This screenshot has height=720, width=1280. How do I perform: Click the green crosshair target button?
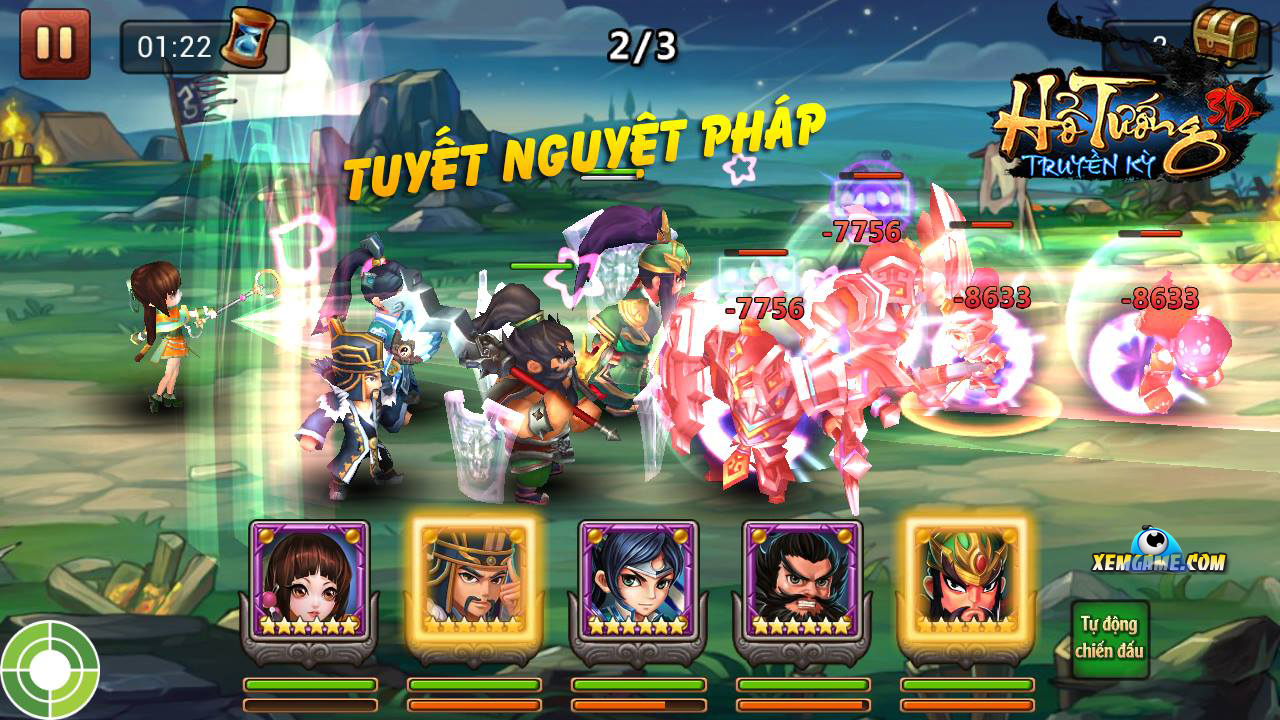[x=48, y=670]
